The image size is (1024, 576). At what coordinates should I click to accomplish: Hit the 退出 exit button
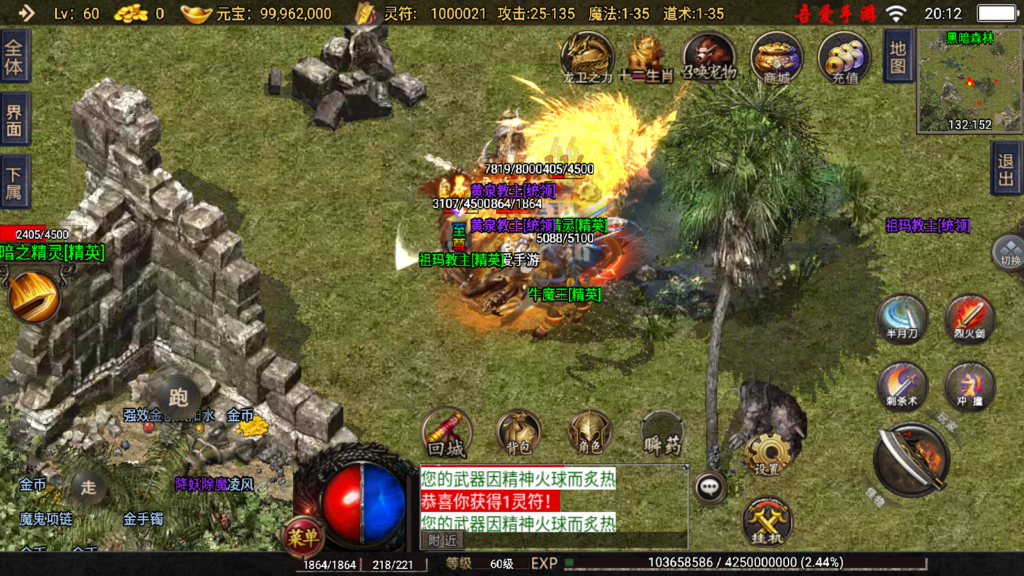(x=1006, y=168)
